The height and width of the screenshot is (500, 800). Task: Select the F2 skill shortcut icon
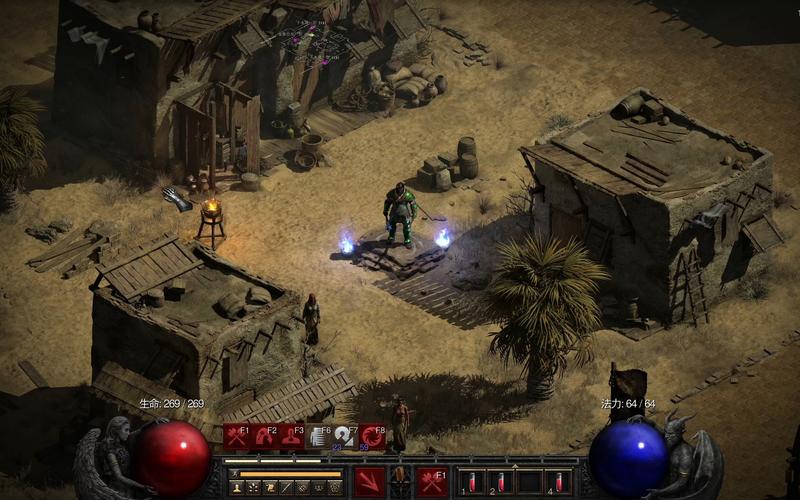263,436
